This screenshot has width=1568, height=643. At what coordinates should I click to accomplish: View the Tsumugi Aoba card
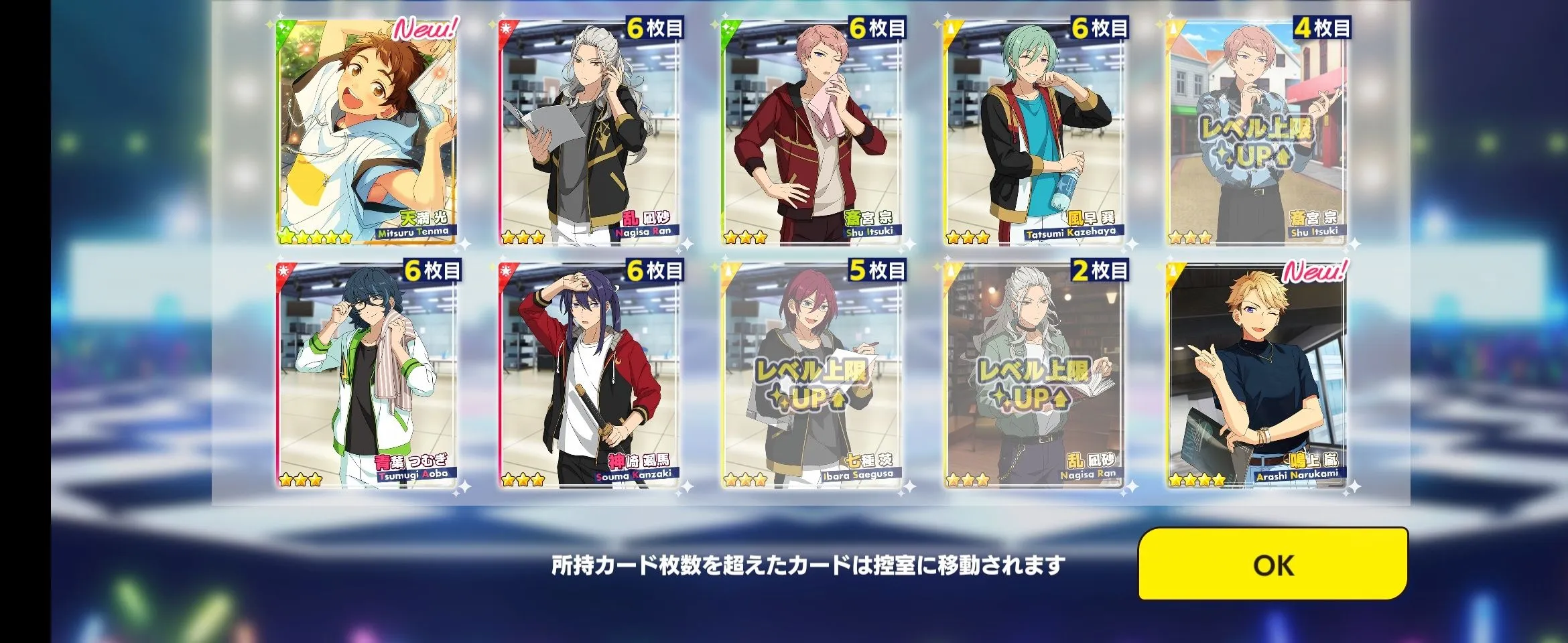coord(366,375)
